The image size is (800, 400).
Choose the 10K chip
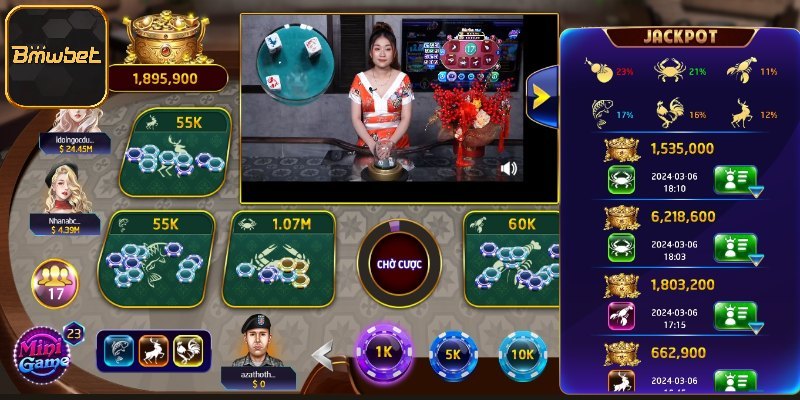click(x=522, y=355)
